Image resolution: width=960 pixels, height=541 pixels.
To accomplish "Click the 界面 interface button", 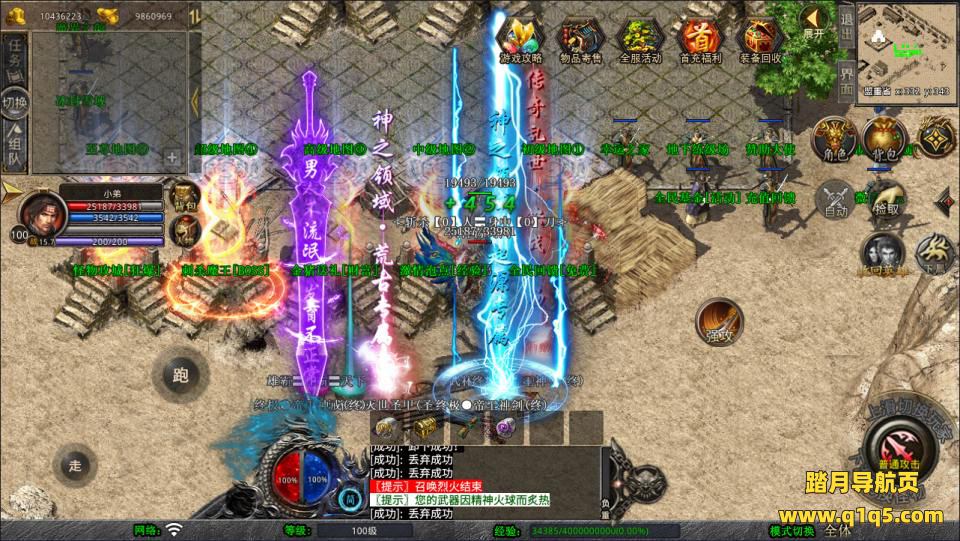I will pos(846,79).
